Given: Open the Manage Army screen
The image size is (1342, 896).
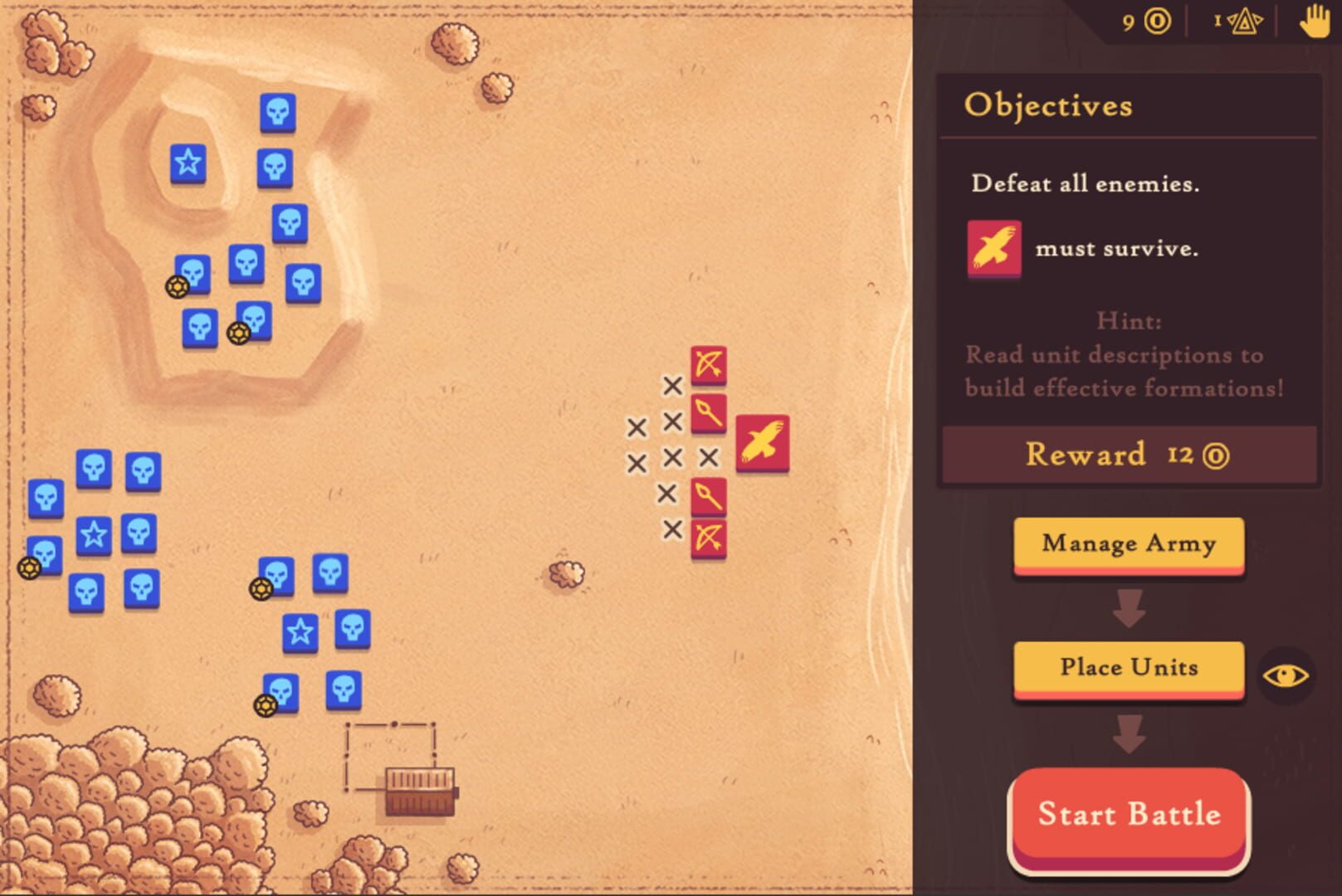Looking at the screenshot, I should point(1128,543).
